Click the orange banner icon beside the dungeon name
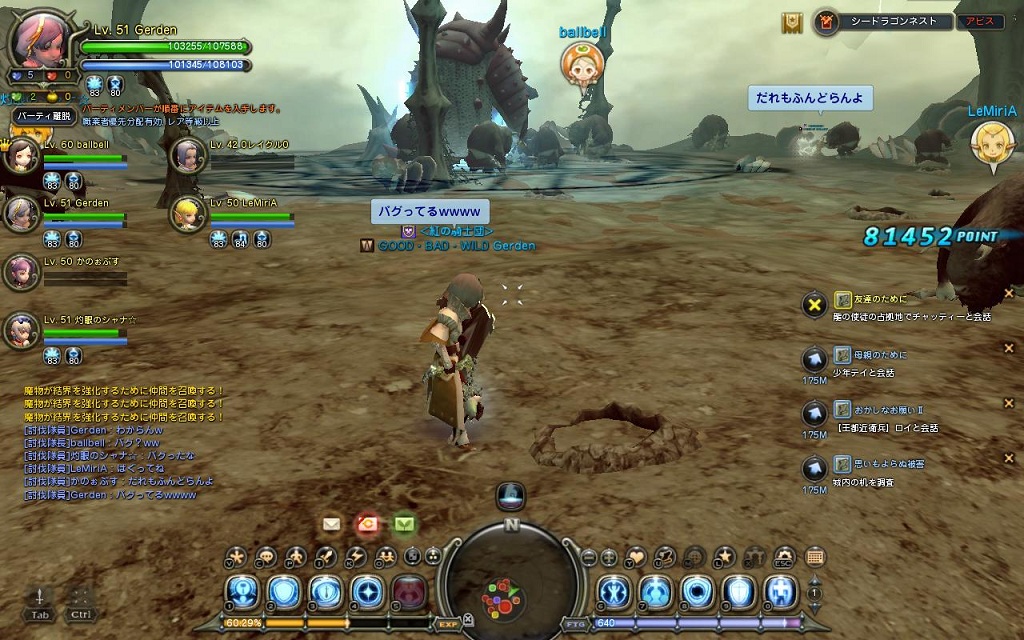This screenshot has width=1024, height=640. tap(792, 23)
